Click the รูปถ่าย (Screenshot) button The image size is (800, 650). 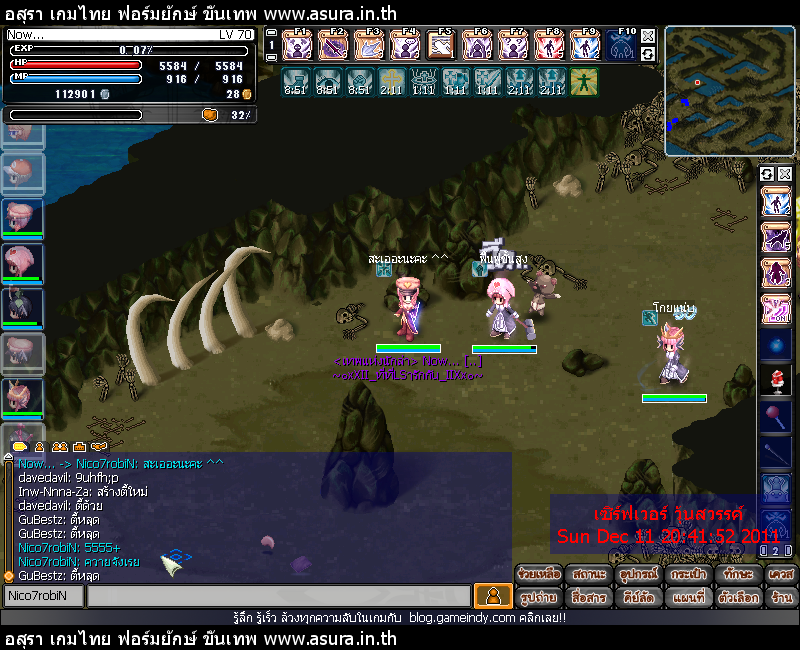[540, 597]
